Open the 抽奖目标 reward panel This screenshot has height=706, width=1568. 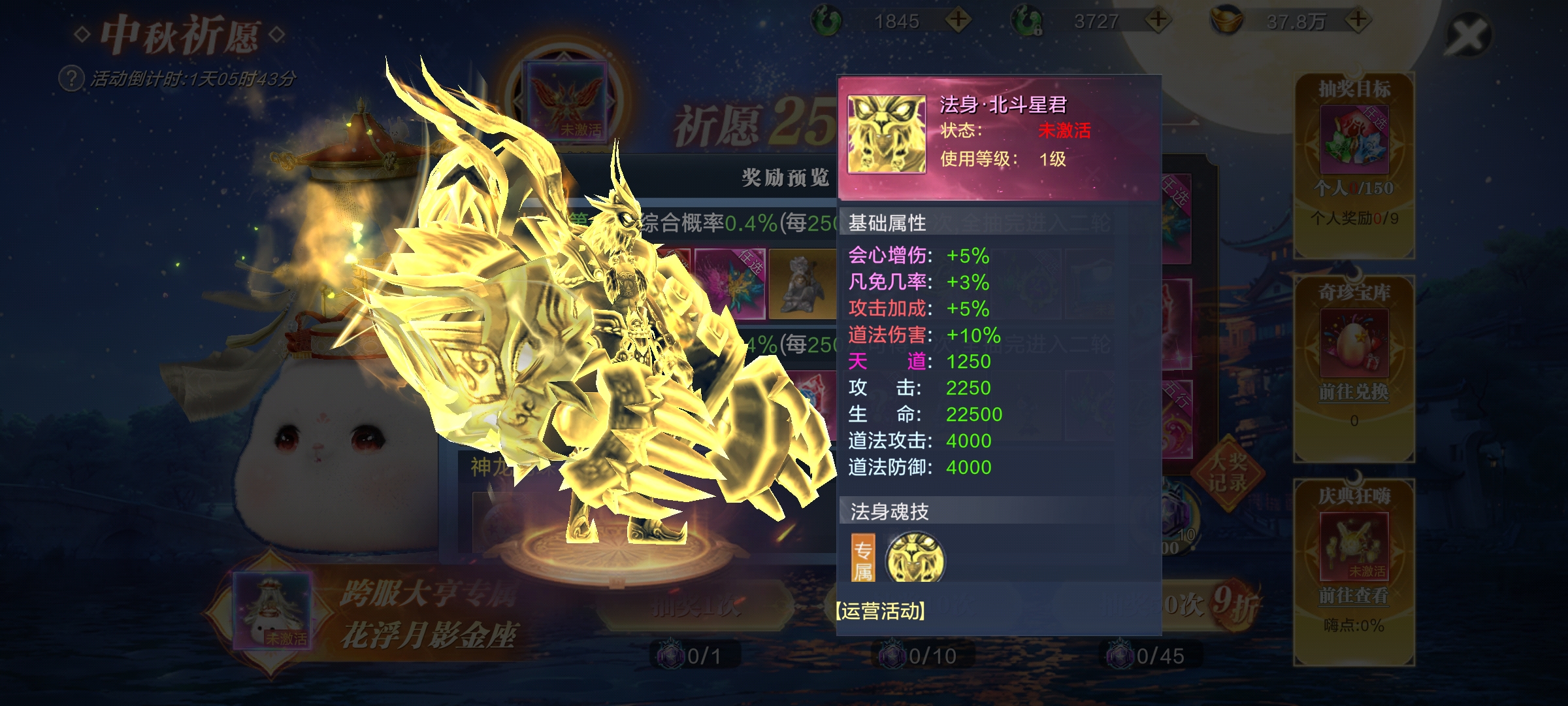pos(1354,139)
